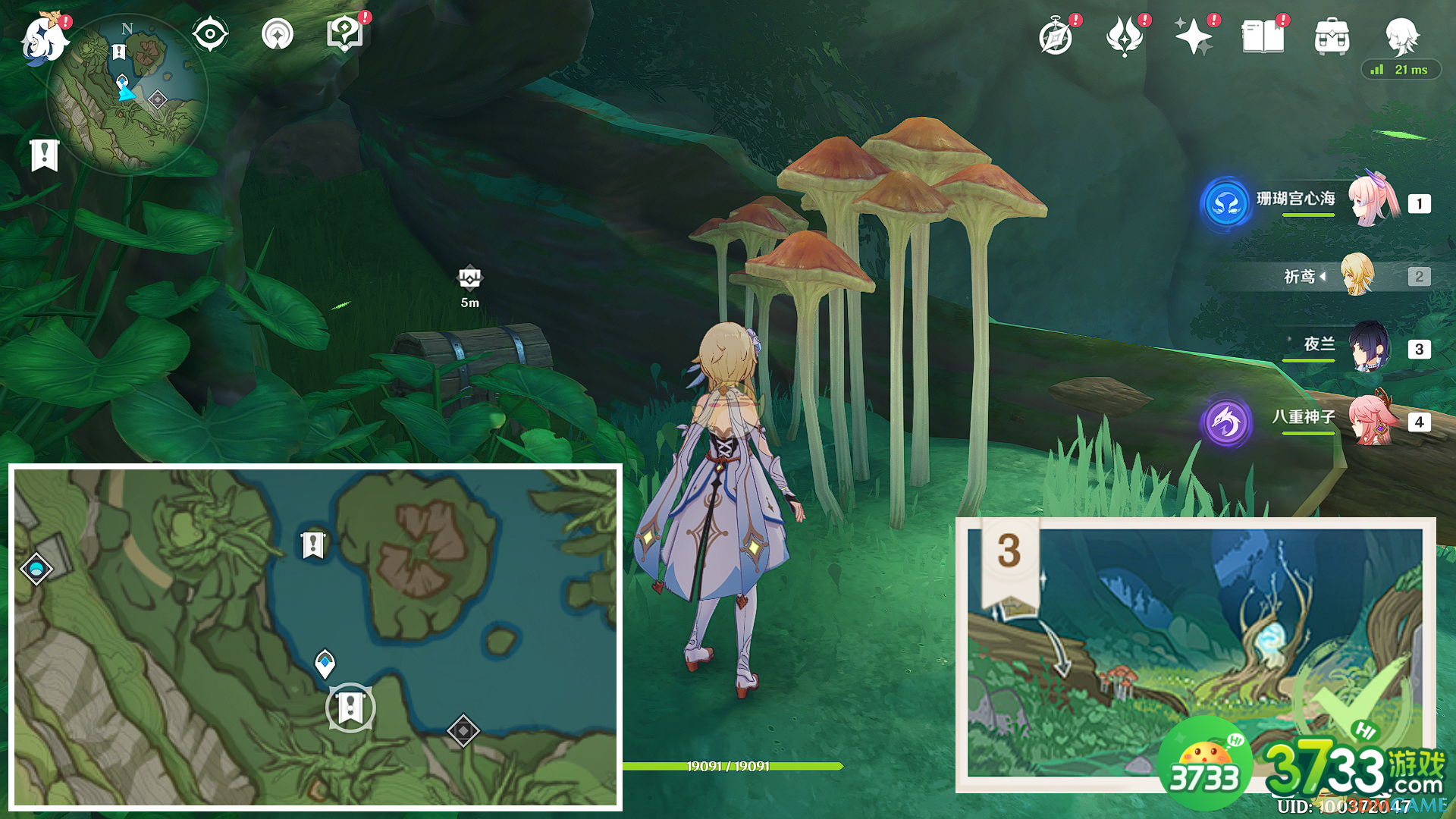Image resolution: width=1456 pixels, height=819 pixels.
Task: Switch to Yae Miko in party slot 4
Action: pos(1373,420)
